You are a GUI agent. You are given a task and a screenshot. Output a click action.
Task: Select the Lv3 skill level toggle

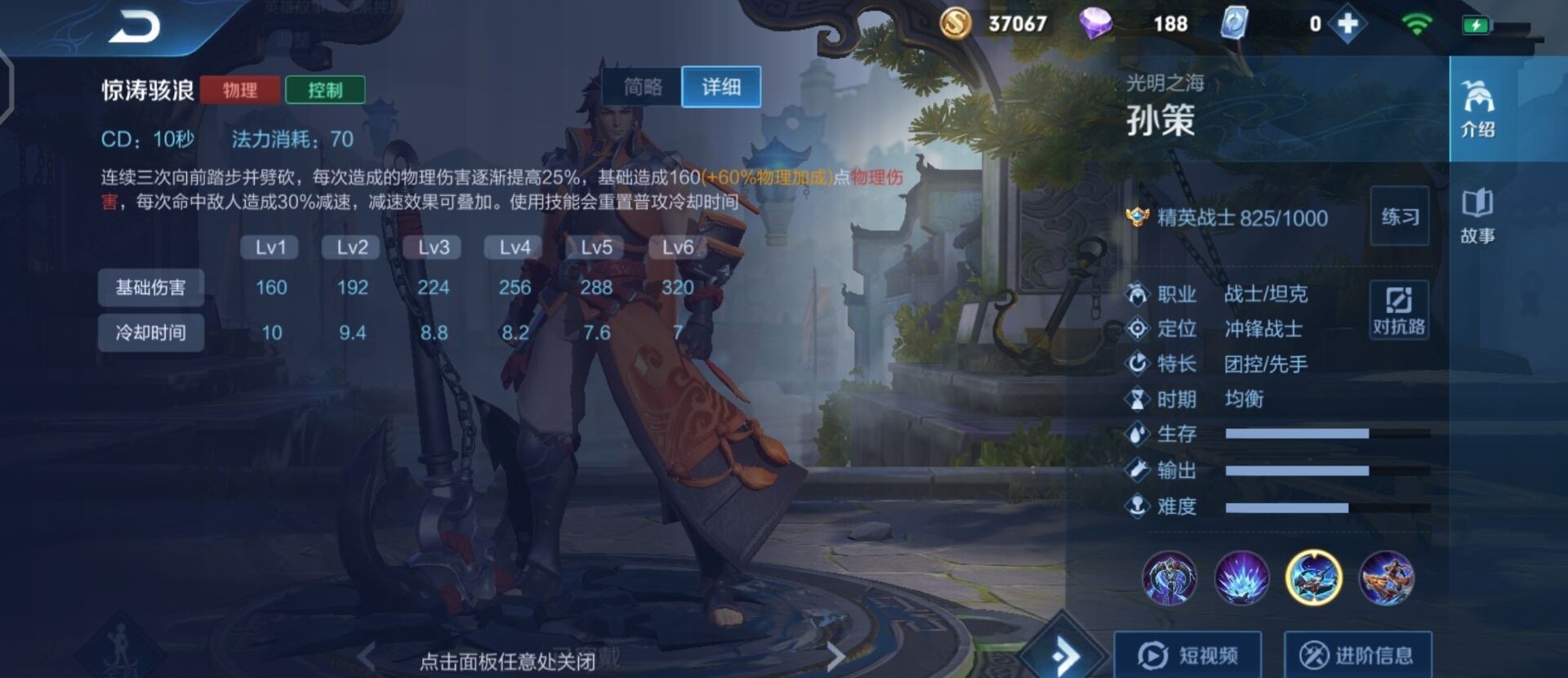(x=433, y=247)
